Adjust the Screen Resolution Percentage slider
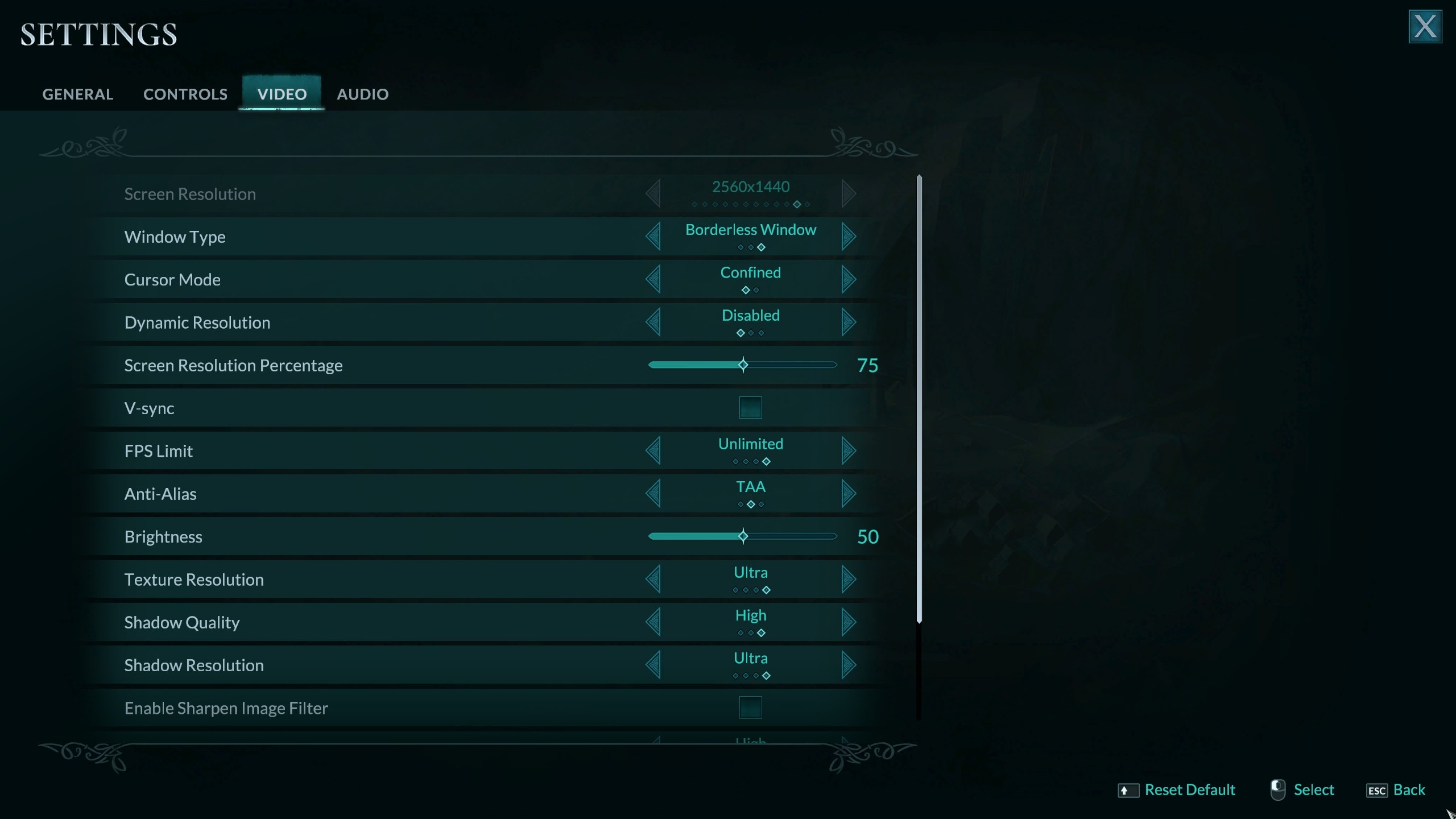Image resolution: width=1456 pixels, height=819 pixels. click(x=743, y=365)
